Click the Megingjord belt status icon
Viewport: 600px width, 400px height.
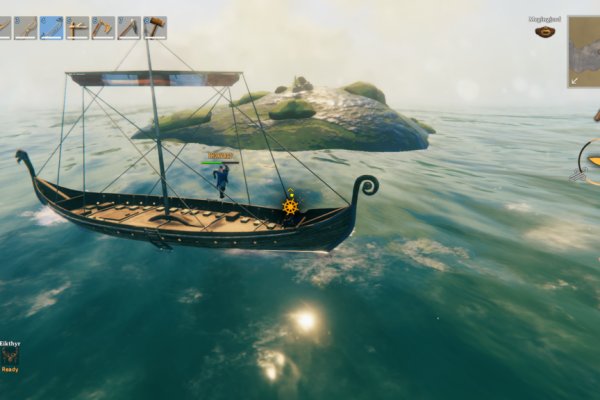[544, 31]
